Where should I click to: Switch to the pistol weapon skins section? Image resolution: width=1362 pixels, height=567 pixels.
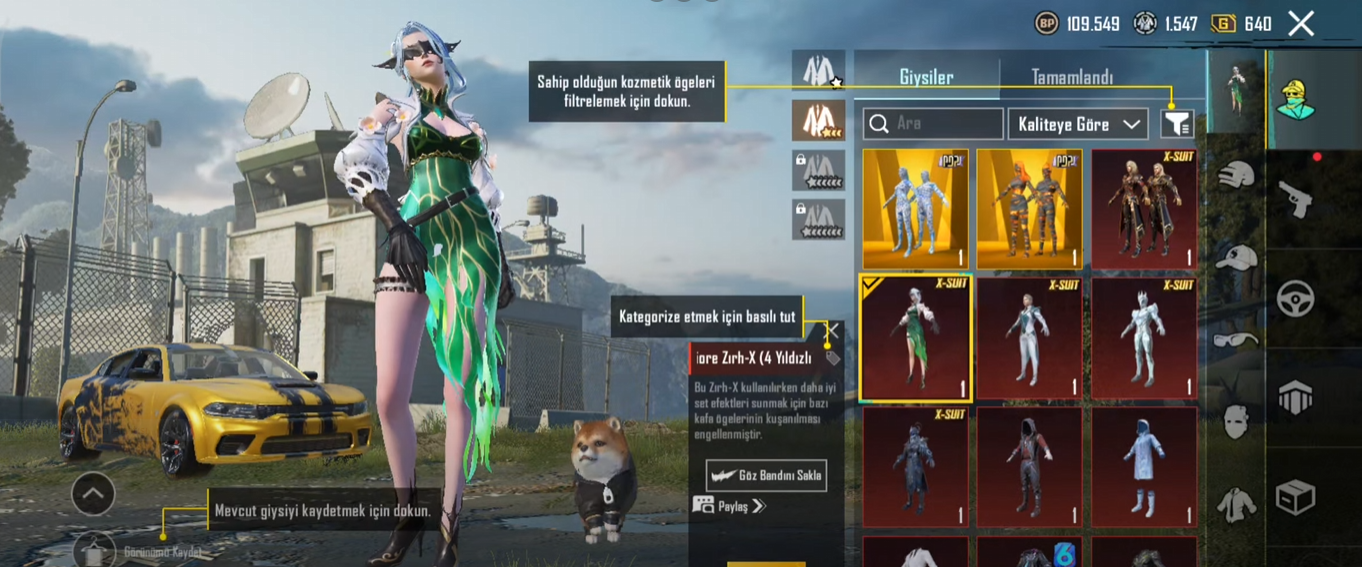pos(1296,200)
